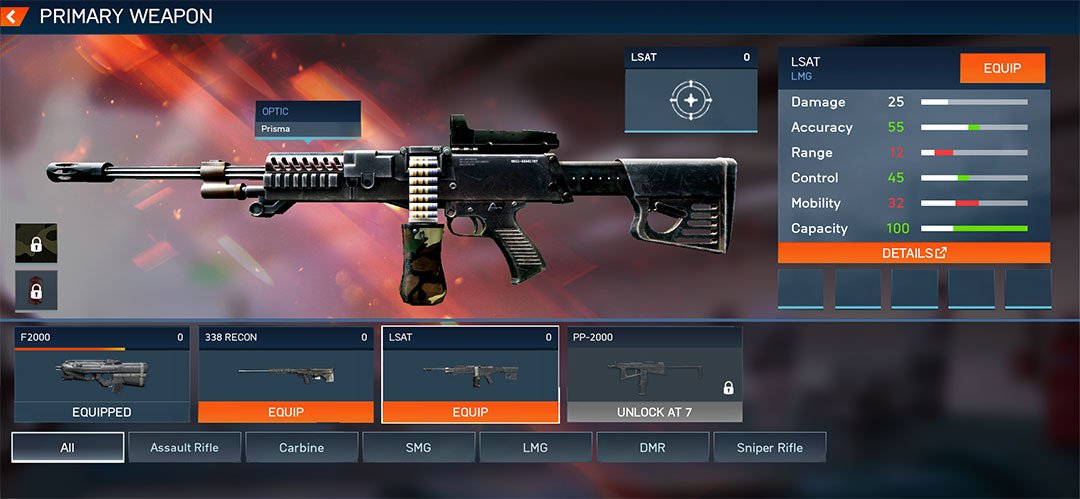Choose the LMG category tab

[535, 447]
